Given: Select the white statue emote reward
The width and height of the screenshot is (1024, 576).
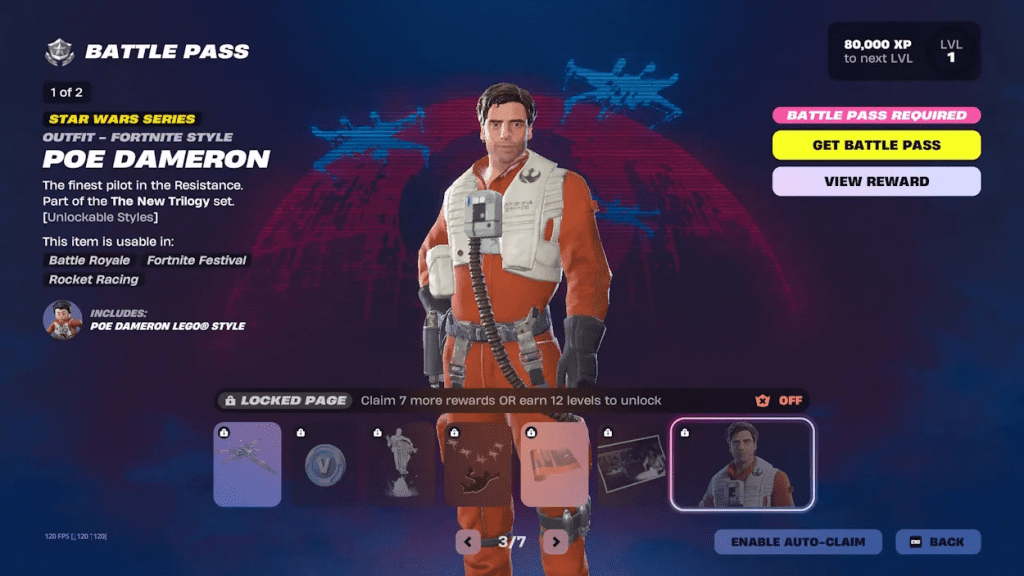Looking at the screenshot, I should [x=401, y=464].
